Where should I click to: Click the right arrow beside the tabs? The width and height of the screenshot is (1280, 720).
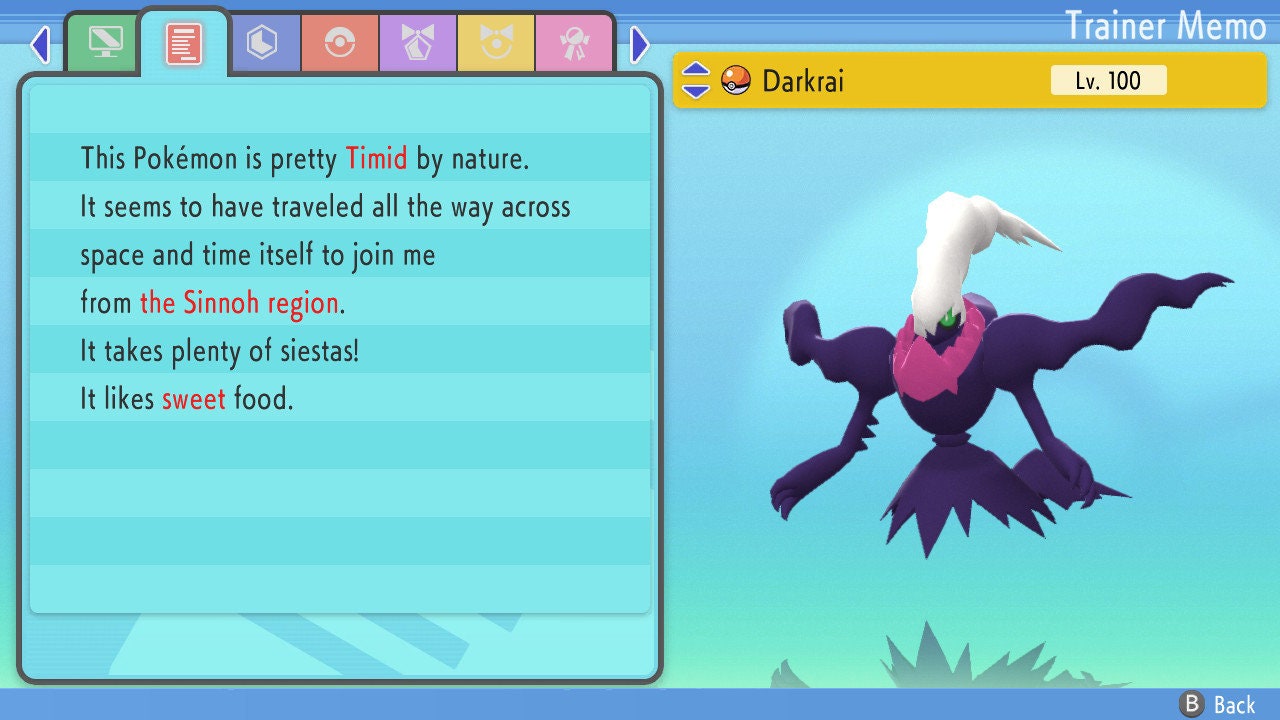point(640,44)
